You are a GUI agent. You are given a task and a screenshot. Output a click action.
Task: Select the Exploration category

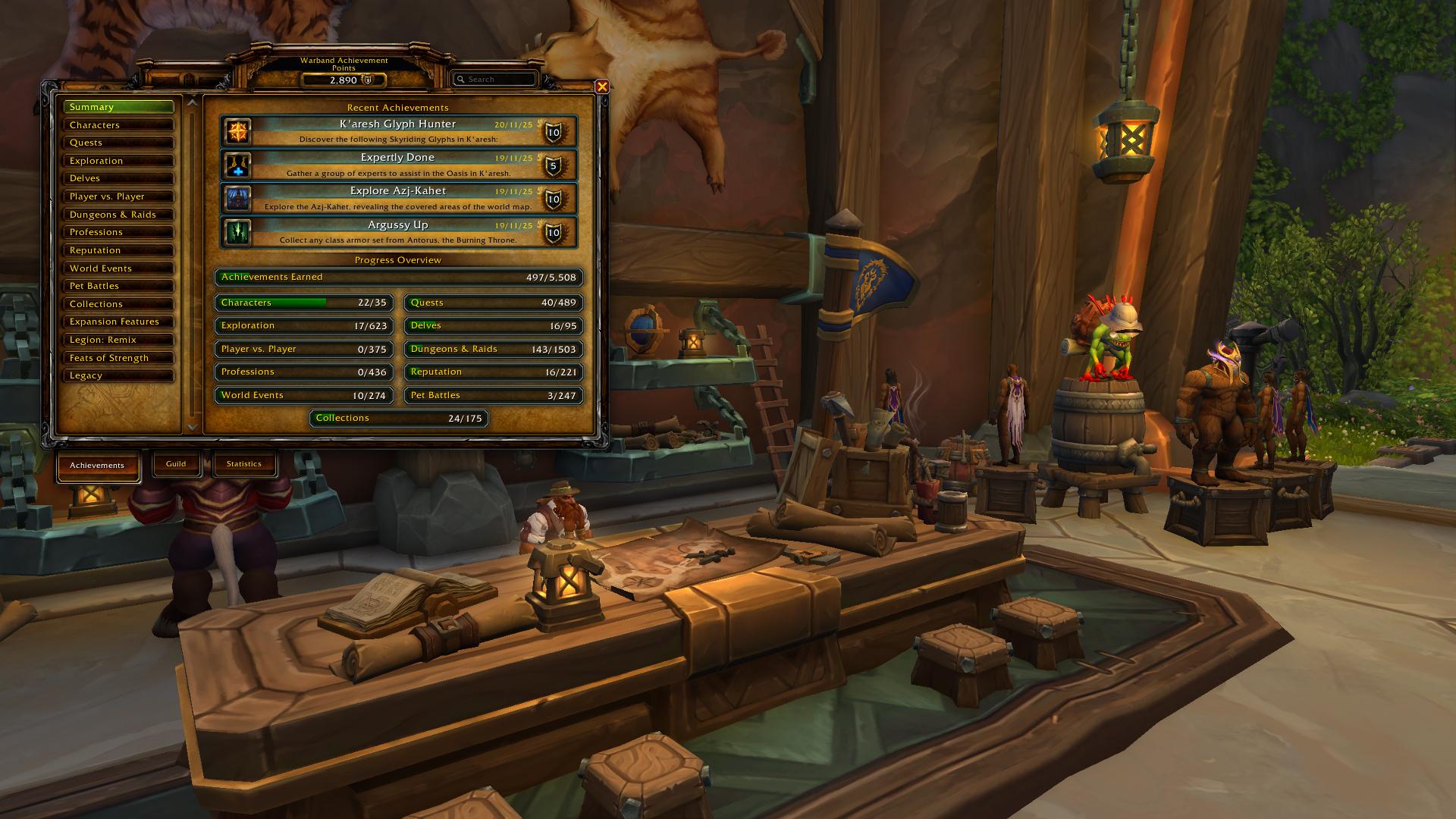118,161
